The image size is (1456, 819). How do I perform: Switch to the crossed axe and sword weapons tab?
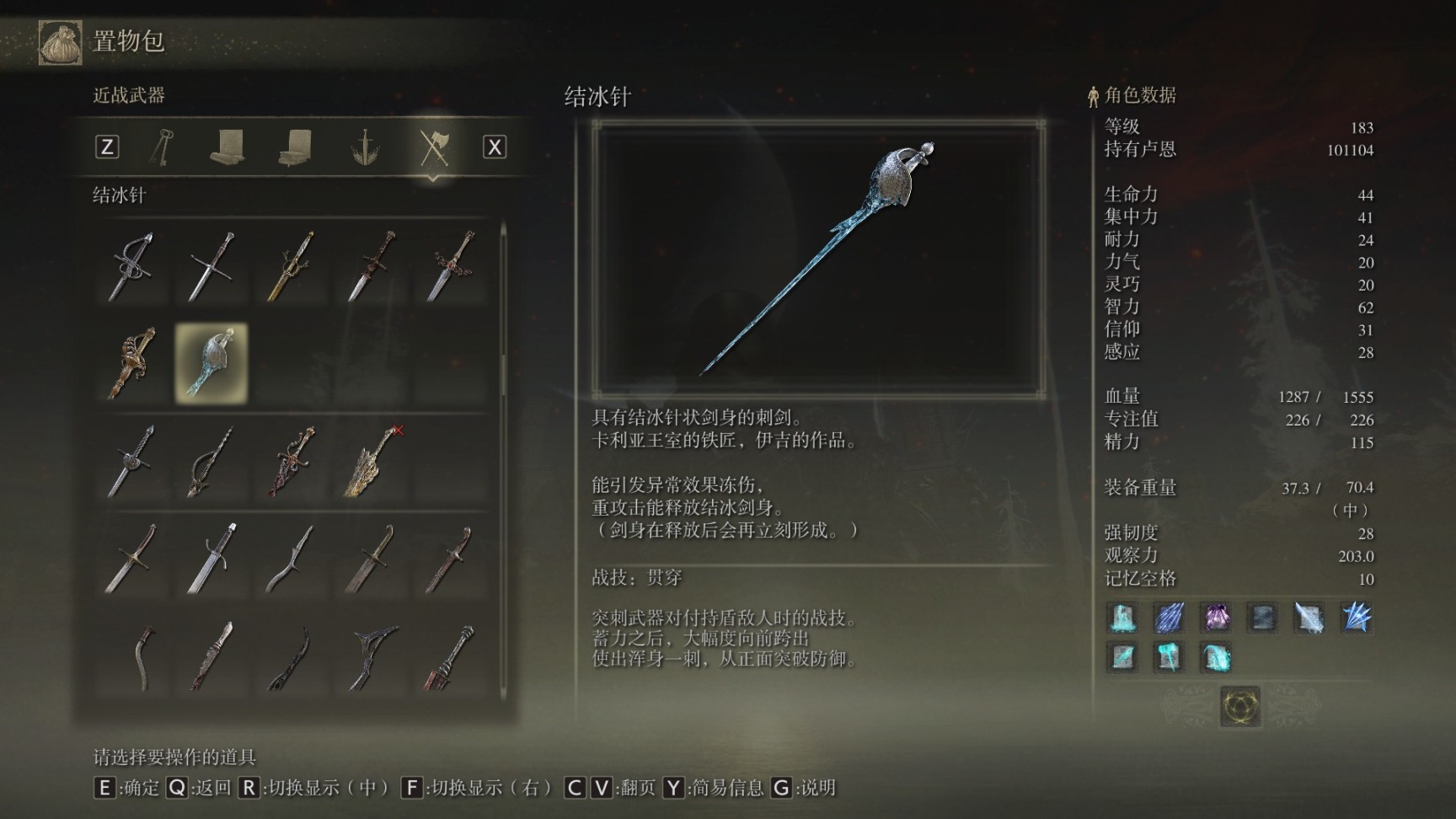tap(434, 147)
